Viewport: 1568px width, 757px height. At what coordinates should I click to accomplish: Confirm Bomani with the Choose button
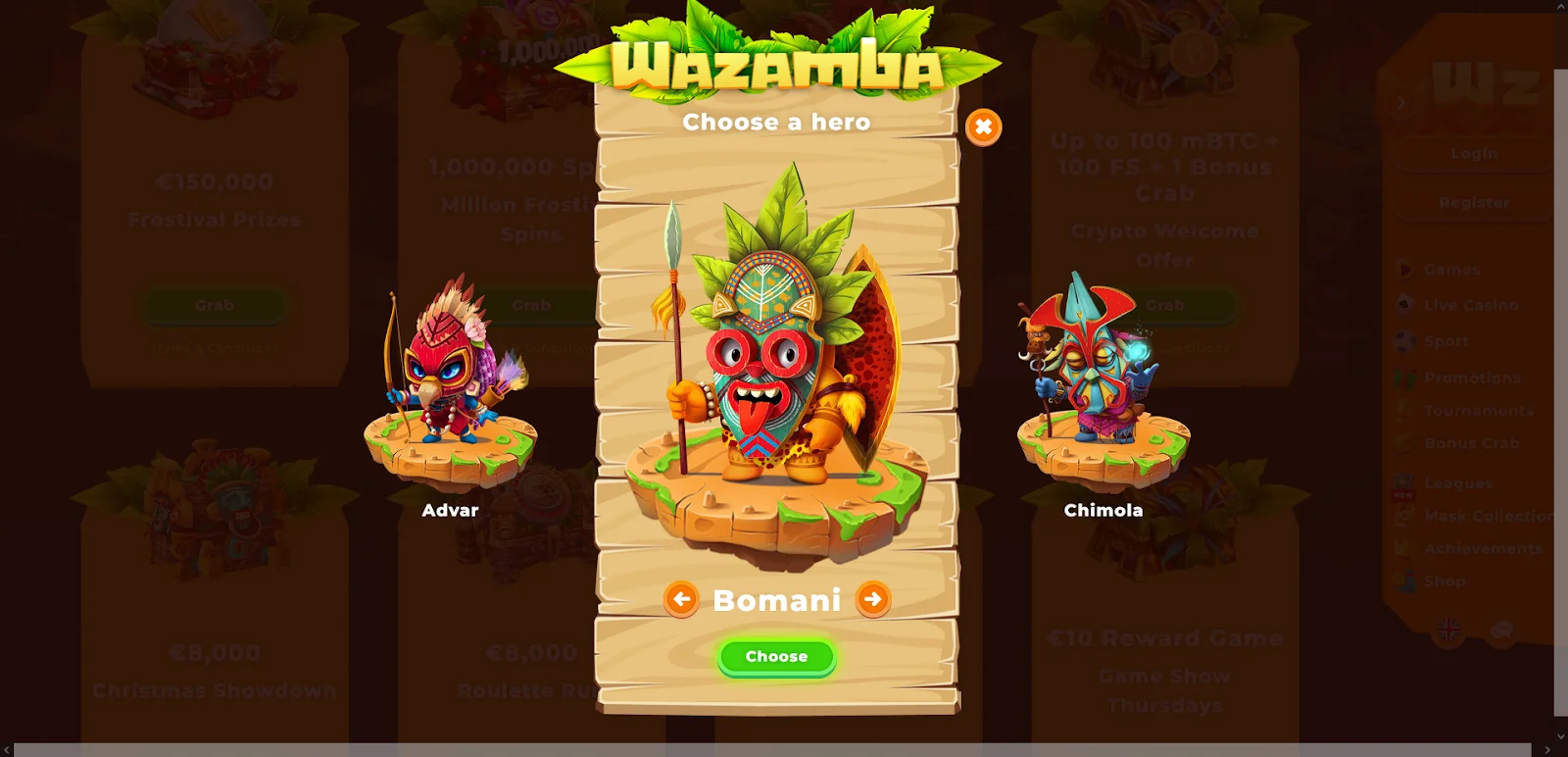click(x=775, y=657)
